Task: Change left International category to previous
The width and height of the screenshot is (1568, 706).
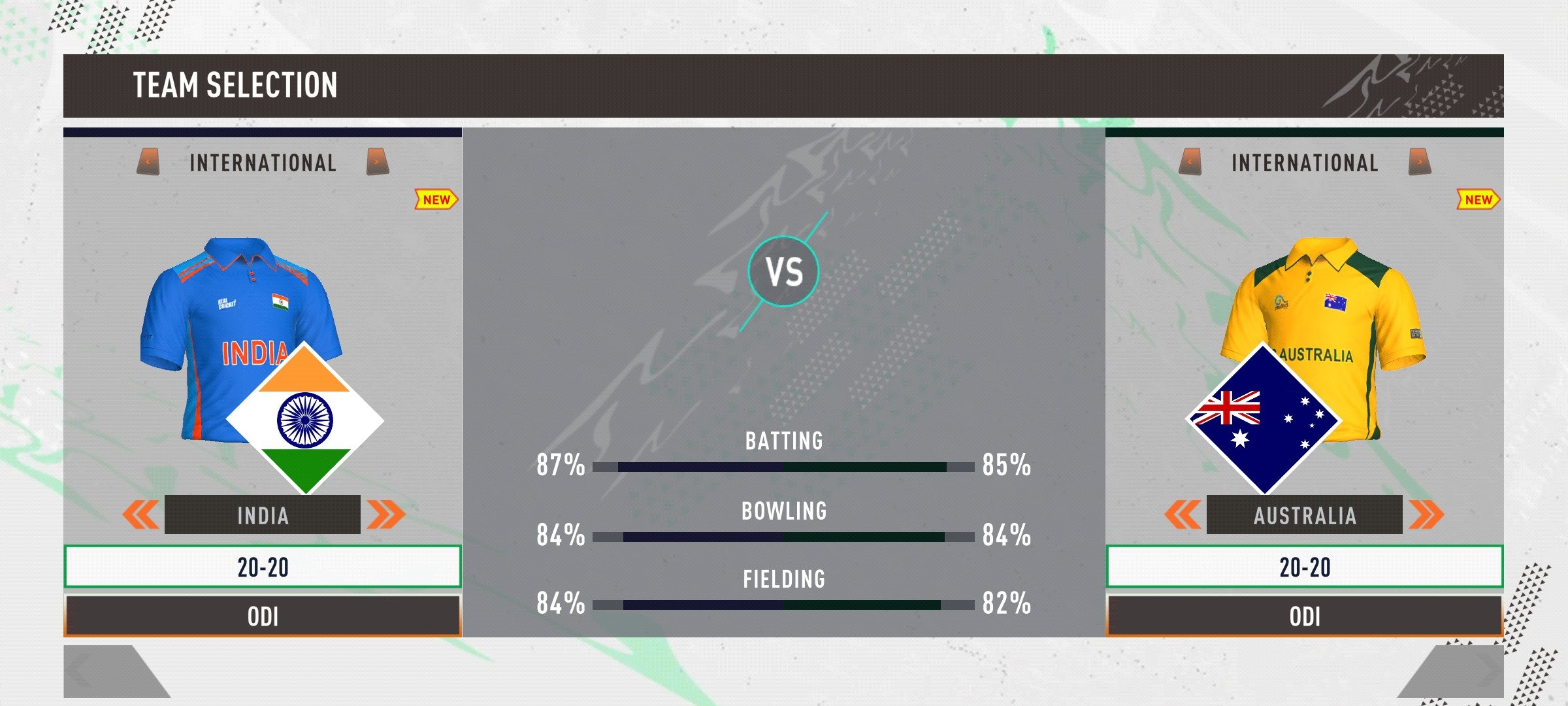Action: [148, 162]
